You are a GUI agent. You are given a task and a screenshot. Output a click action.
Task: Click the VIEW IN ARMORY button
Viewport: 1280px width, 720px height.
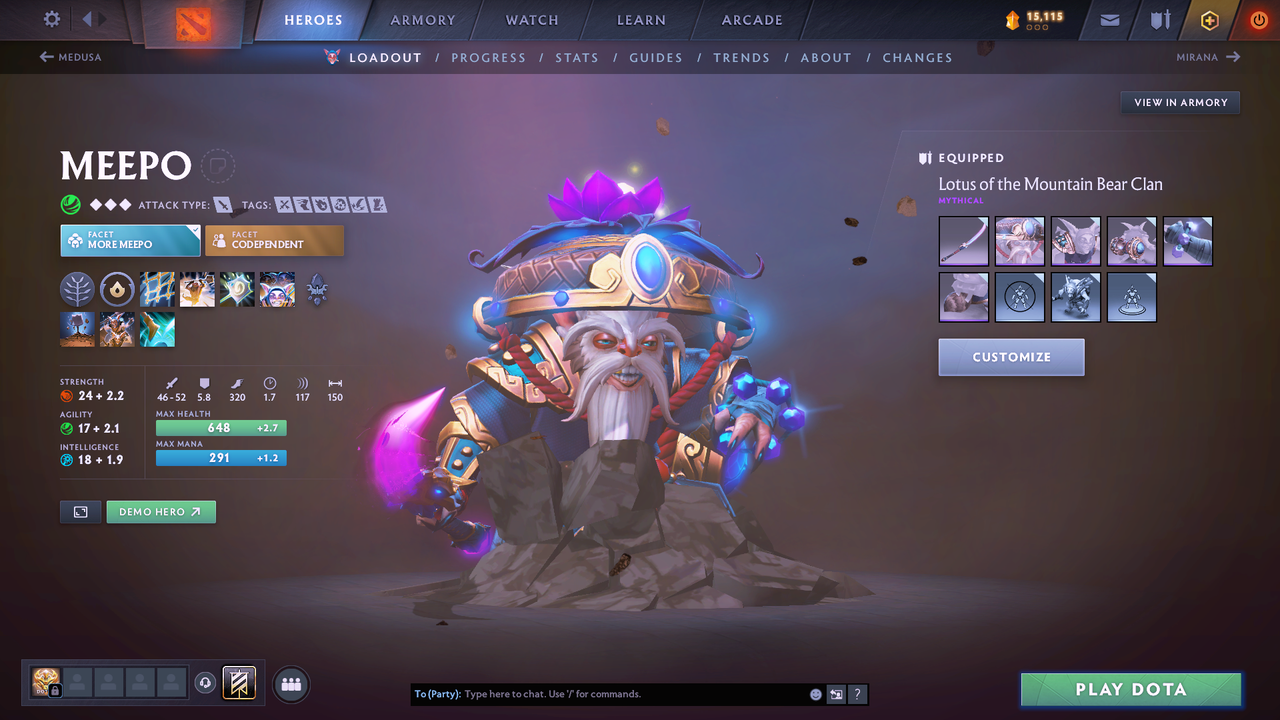click(x=1179, y=102)
